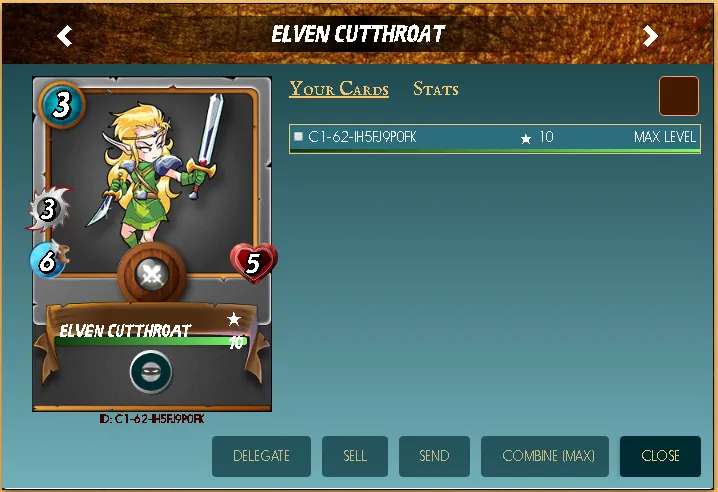This screenshot has width=718, height=492.
Task: Go to the next card with right arrow
Action: click(650, 37)
